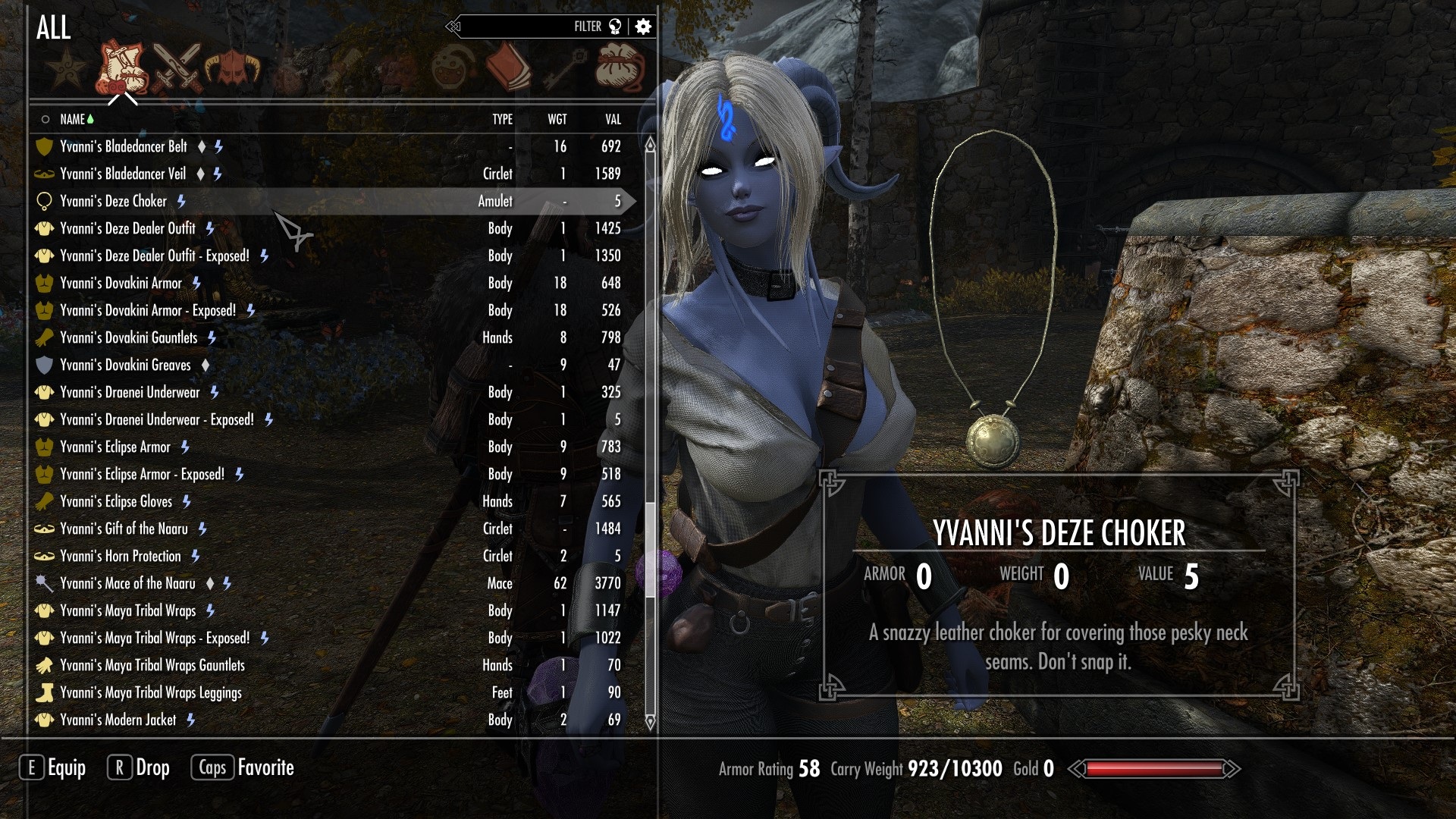The width and height of the screenshot is (1456, 819).
Task: Open the armor helmet category tab
Action: click(232, 68)
